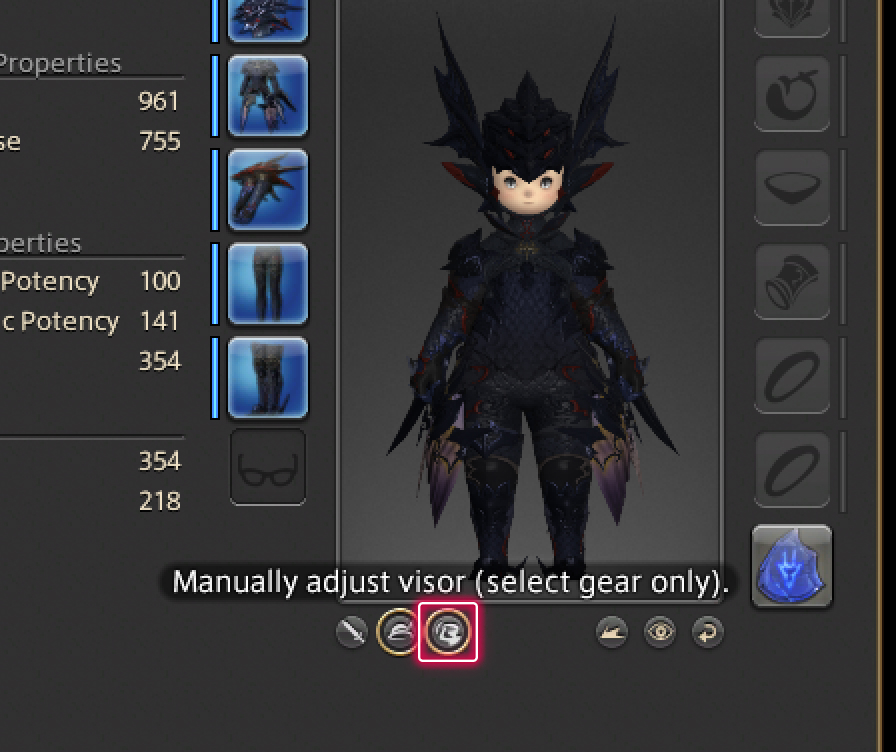Image resolution: width=896 pixels, height=752 pixels.
Task: Open the empty glasses facewear slot
Action: 267,467
